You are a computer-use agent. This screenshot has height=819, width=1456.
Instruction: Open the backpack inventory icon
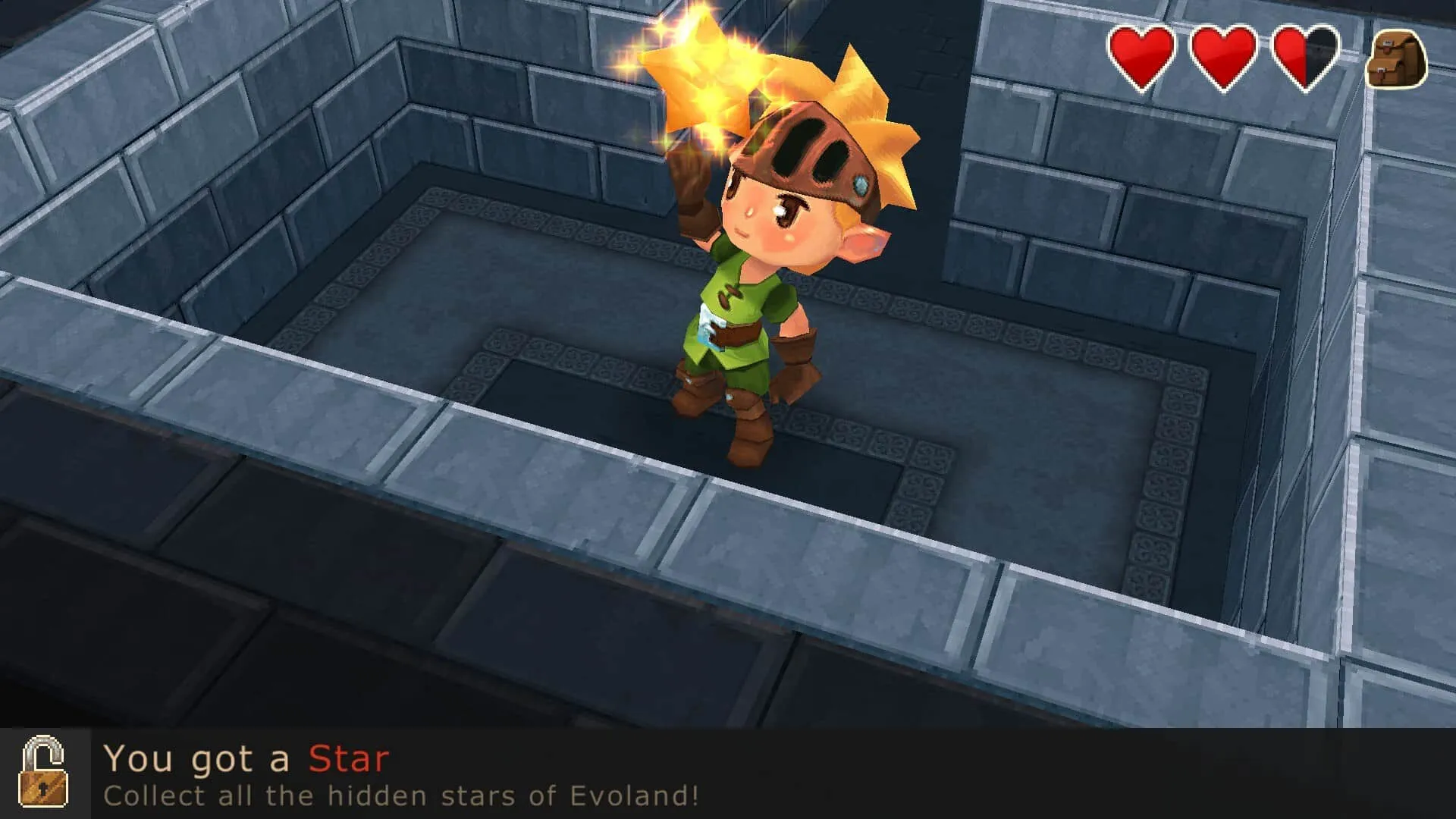(x=1395, y=60)
